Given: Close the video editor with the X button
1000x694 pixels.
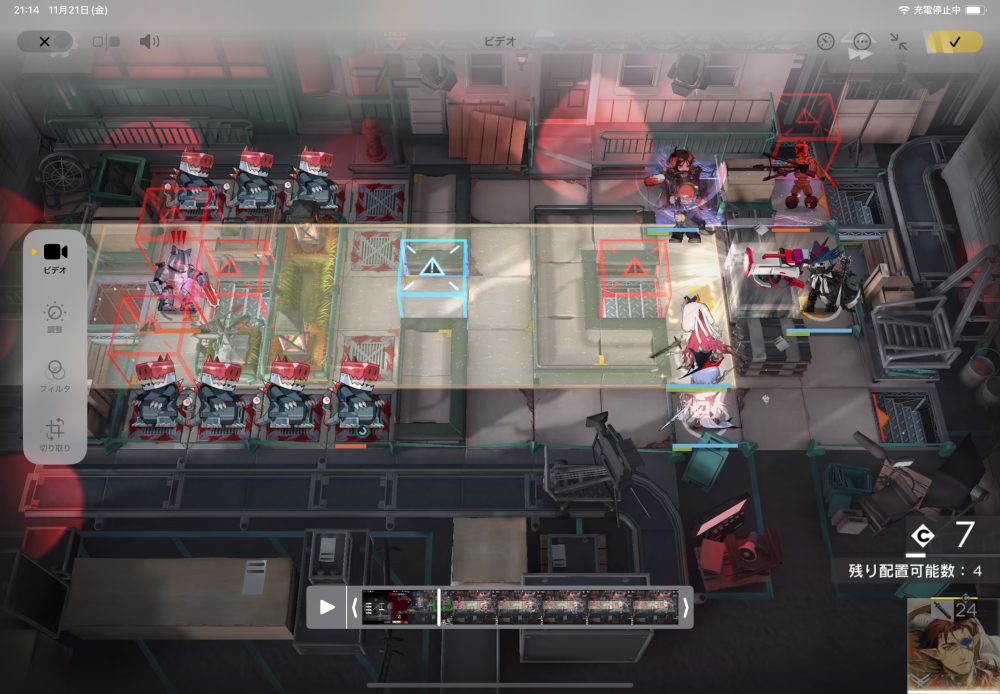Looking at the screenshot, I should [x=44, y=42].
